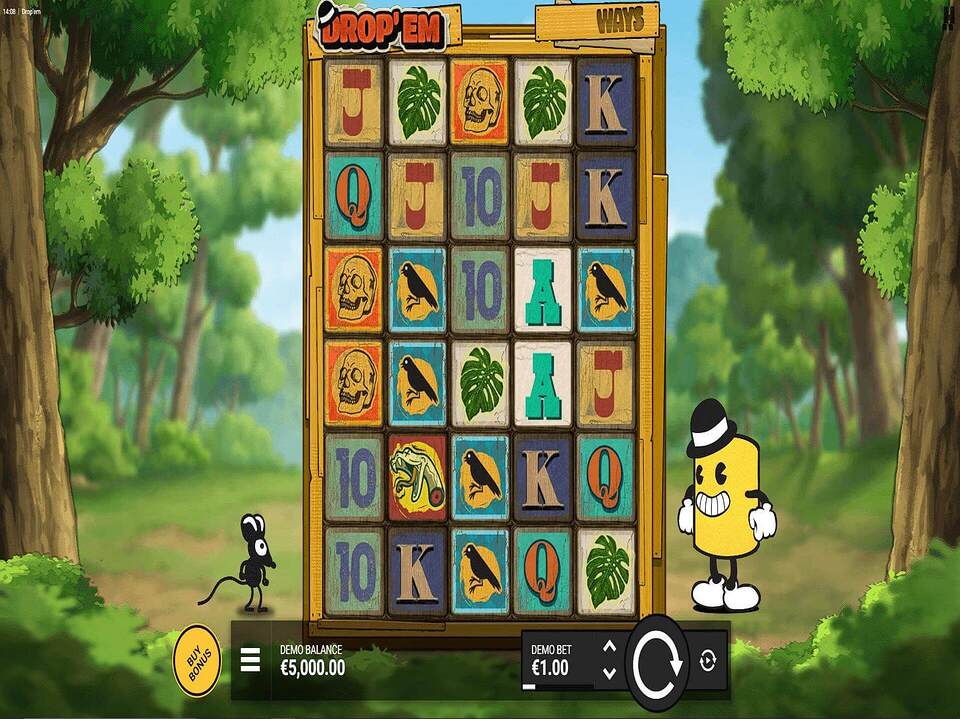
Task: Open the Buy Bonus feature
Action: click(x=197, y=660)
